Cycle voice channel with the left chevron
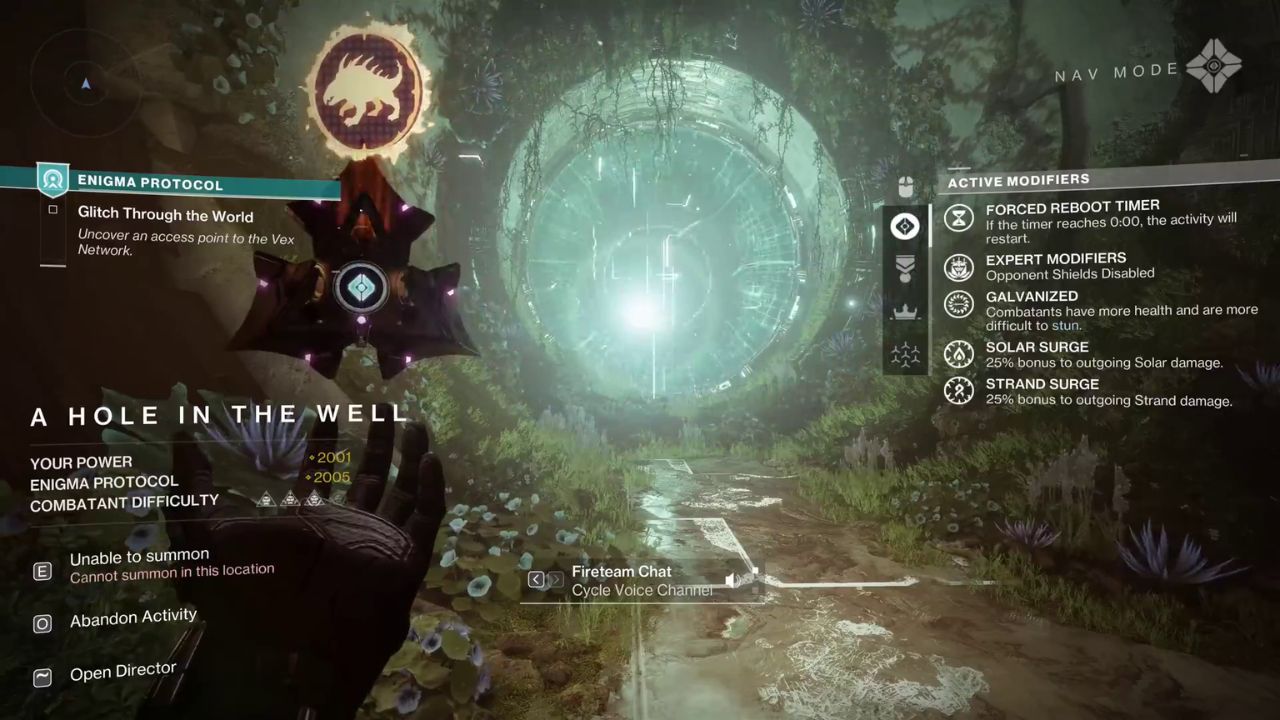Image resolution: width=1280 pixels, height=720 pixels. (536, 579)
